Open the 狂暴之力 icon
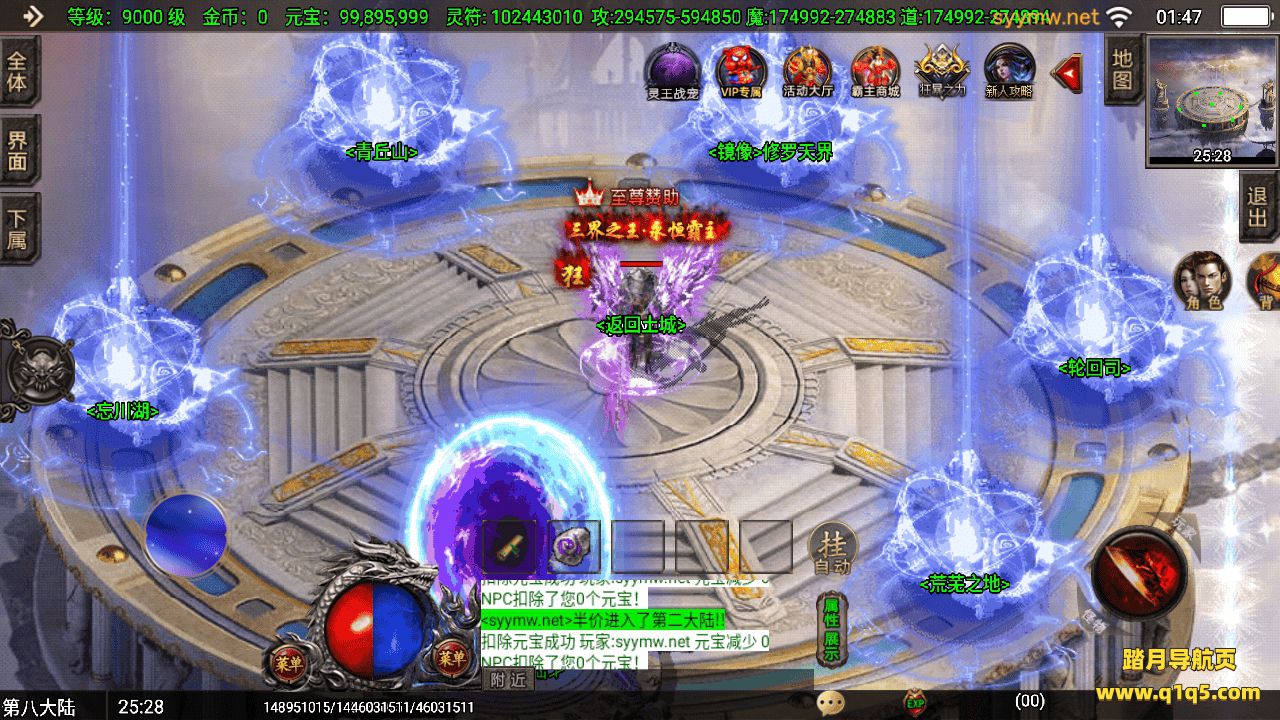 (x=941, y=71)
